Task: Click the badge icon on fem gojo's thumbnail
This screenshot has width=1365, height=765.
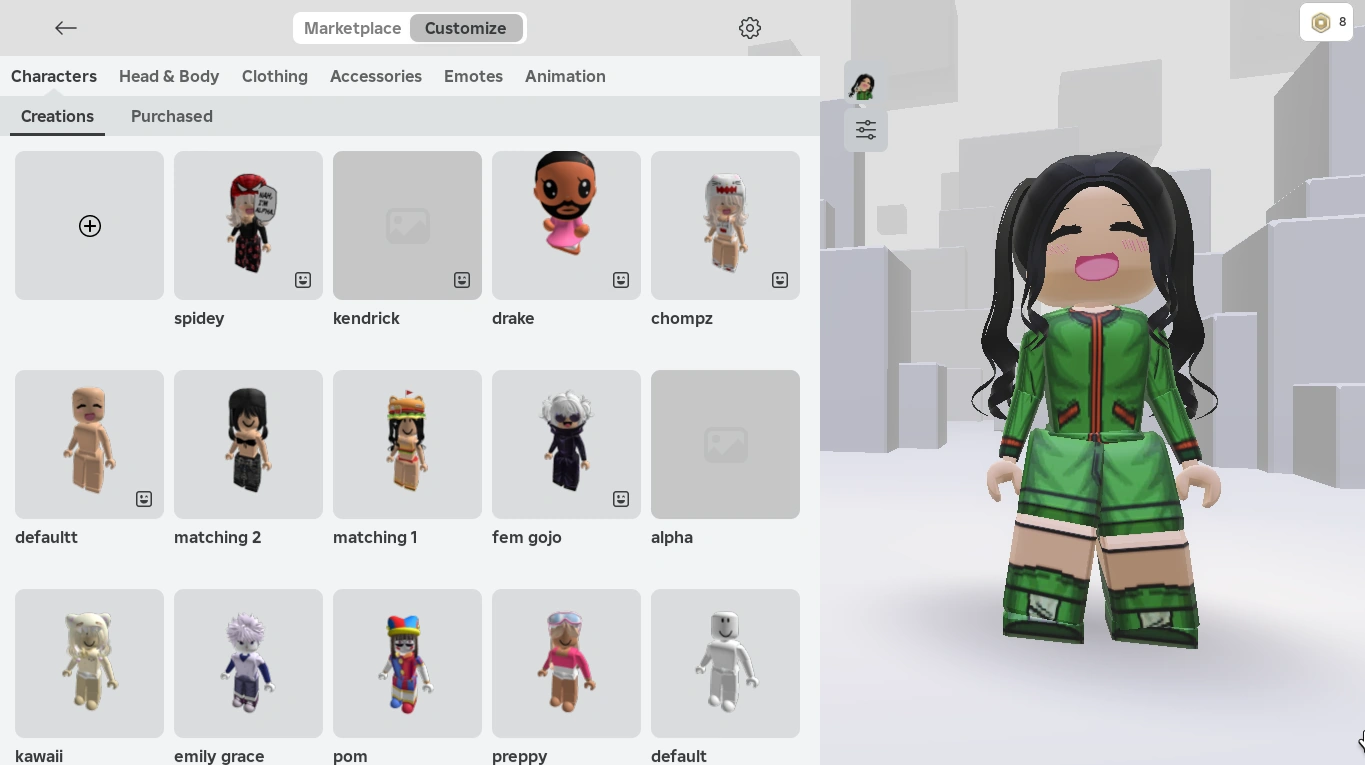Action: point(621,499)
